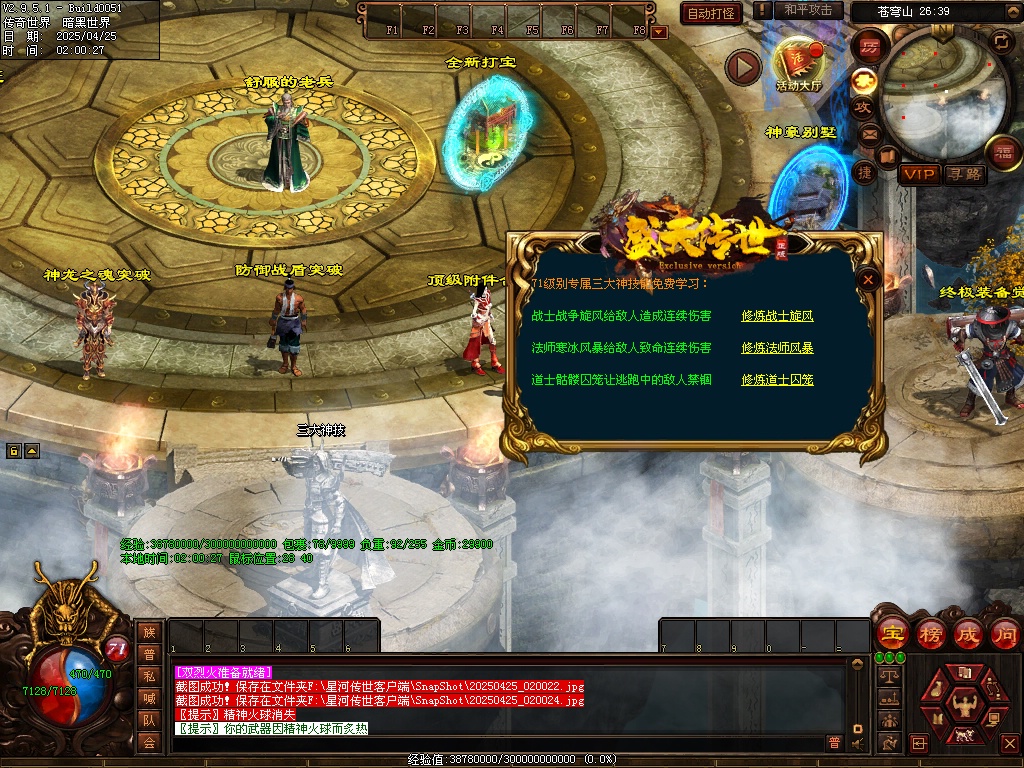
Task: Click the 福 welfare button by minimap
Action: pos(1002,151)
